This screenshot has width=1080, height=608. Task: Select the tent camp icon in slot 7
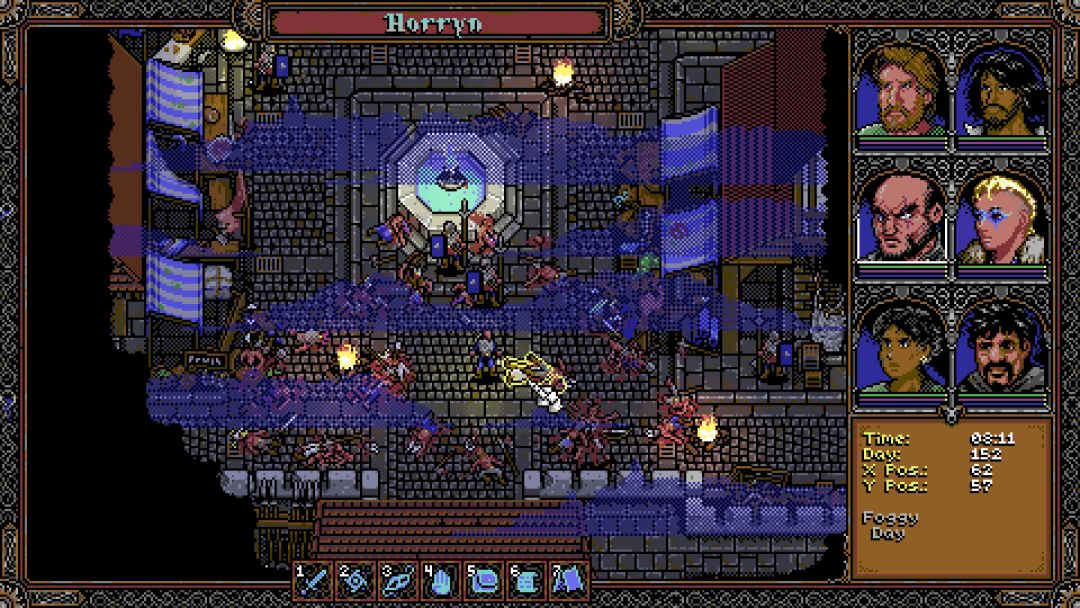coord(569,580)
